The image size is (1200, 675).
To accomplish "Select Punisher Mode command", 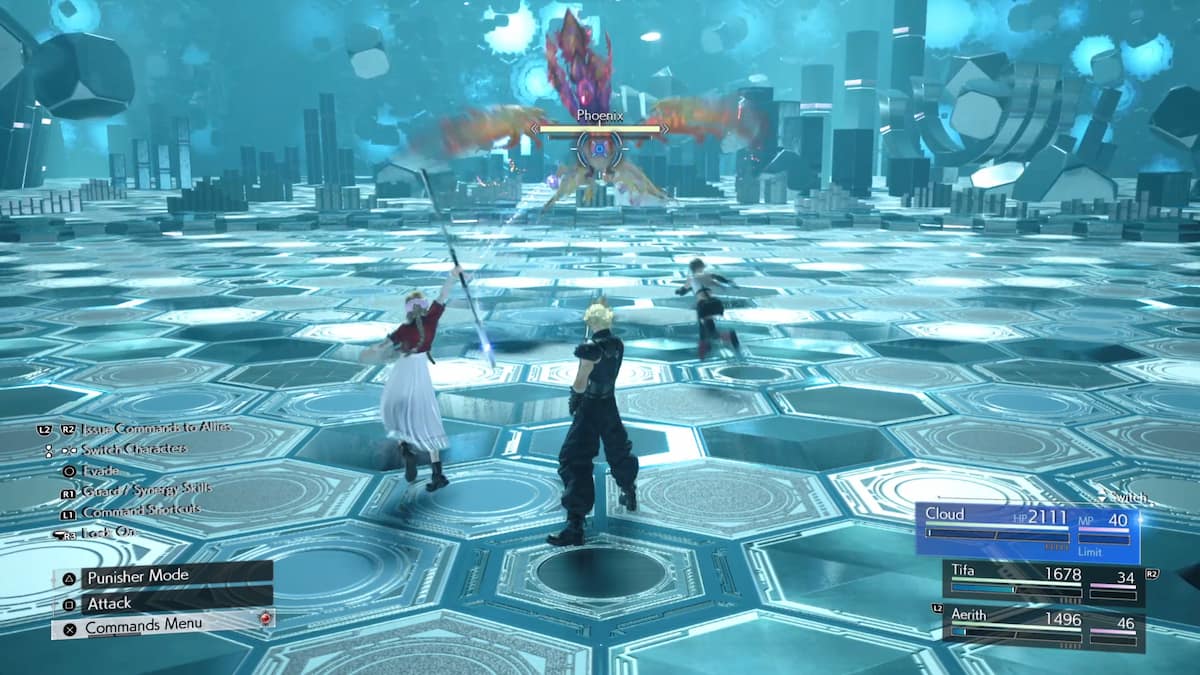I will pyautogui.click(x=160, y=576).
